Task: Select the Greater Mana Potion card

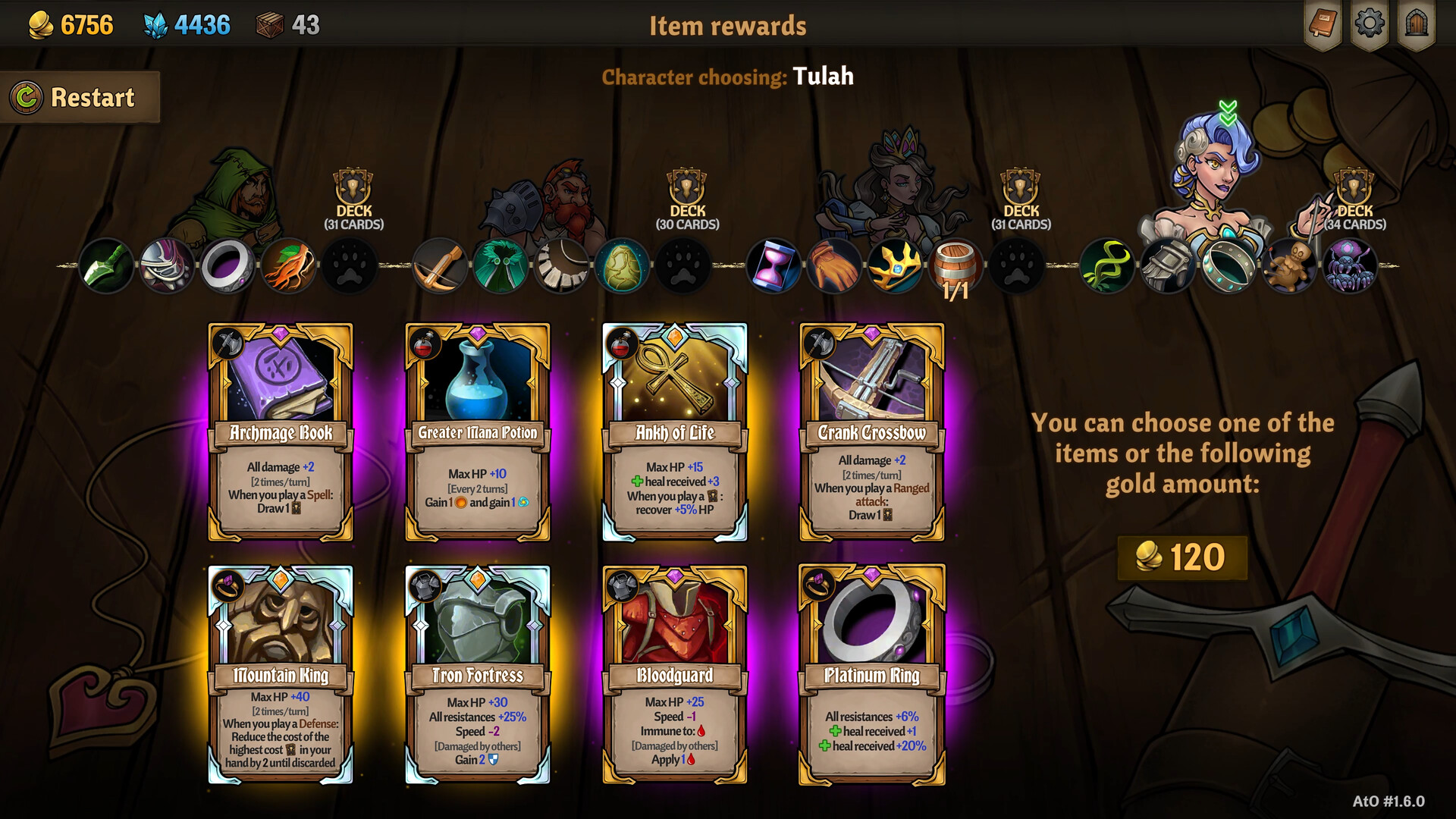Action: (478, 431)
